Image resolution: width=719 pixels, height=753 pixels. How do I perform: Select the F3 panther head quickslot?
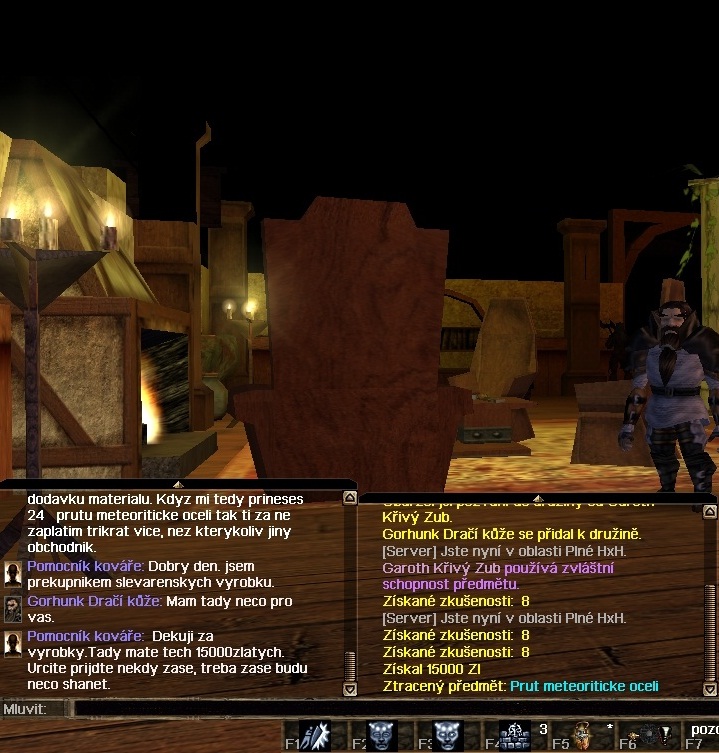tap(448, 736)
